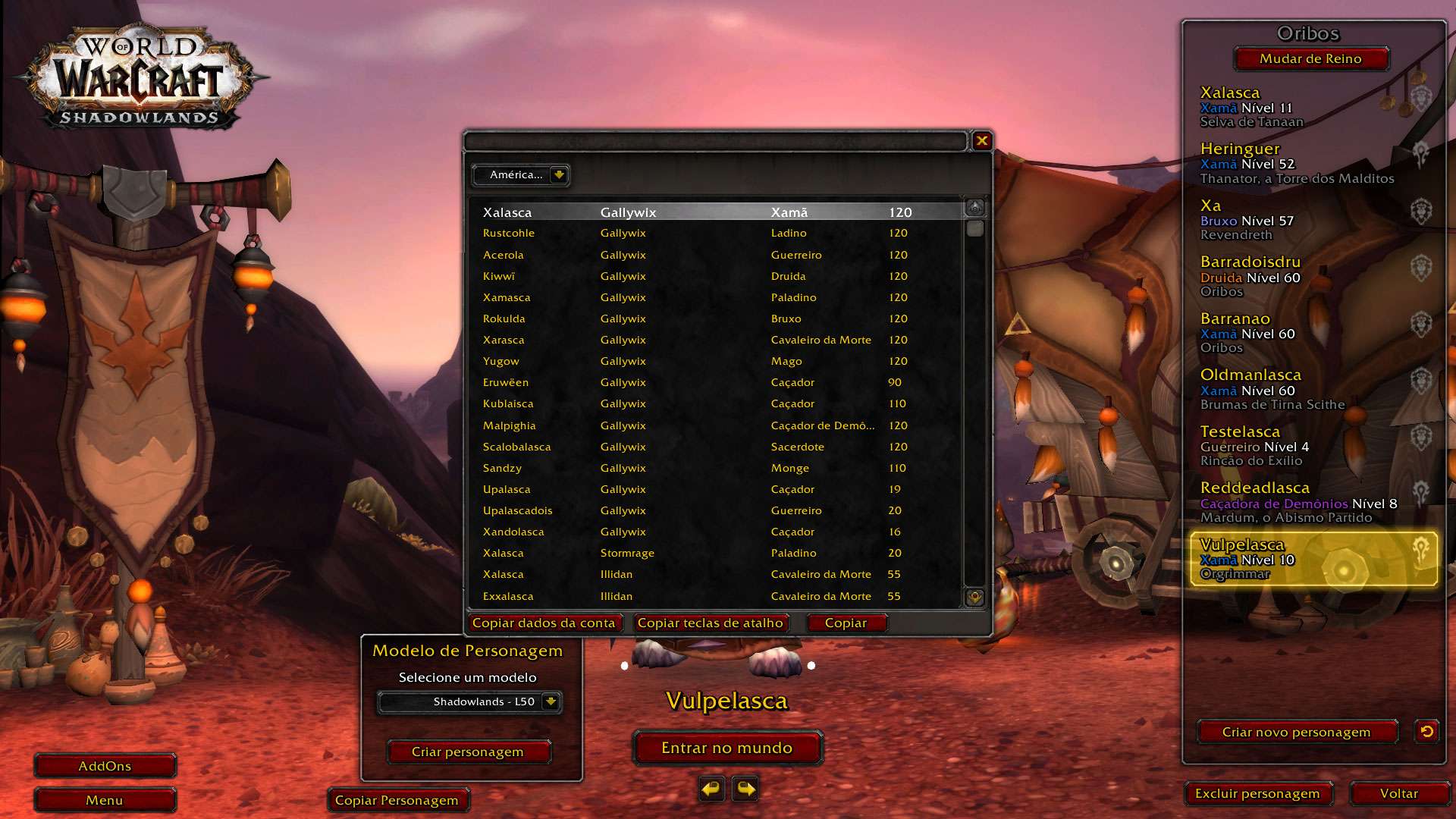Open the game Menu
The width and height of the screenshot is (1456, 819).
point(105,801)
